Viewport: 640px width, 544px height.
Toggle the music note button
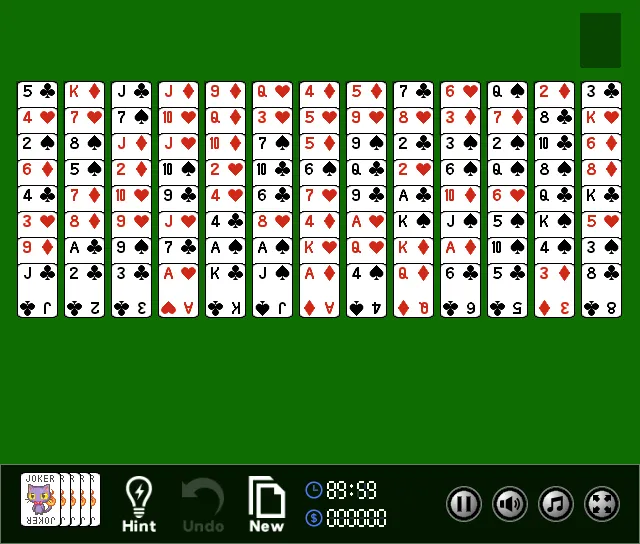[556, 503]
